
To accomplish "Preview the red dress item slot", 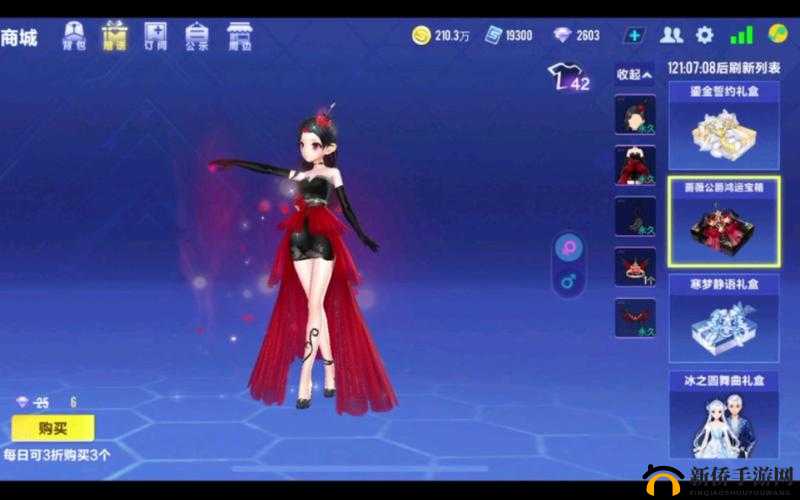I will [635, 165].
